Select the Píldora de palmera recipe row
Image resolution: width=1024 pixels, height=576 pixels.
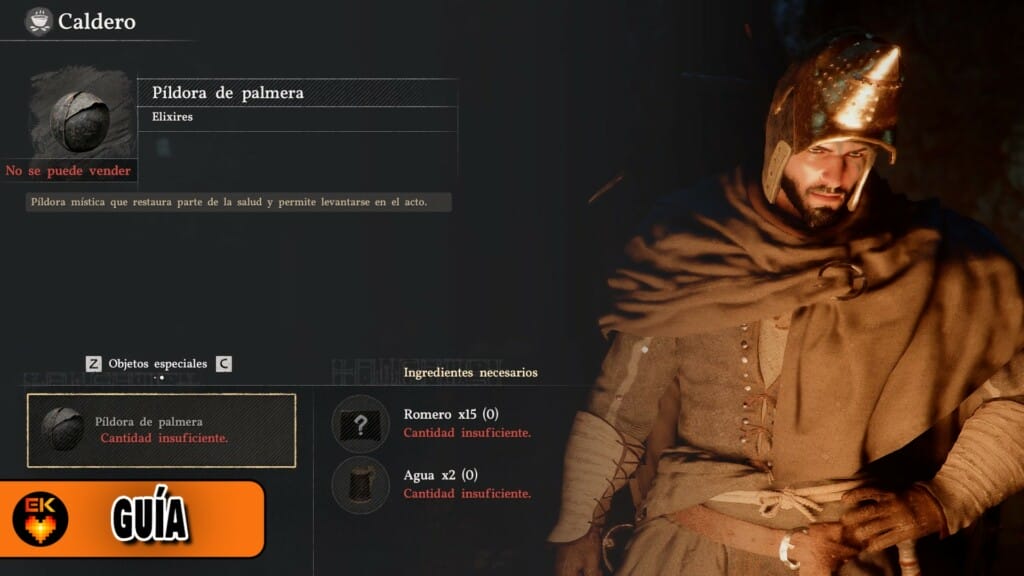[x=161, y=430]
